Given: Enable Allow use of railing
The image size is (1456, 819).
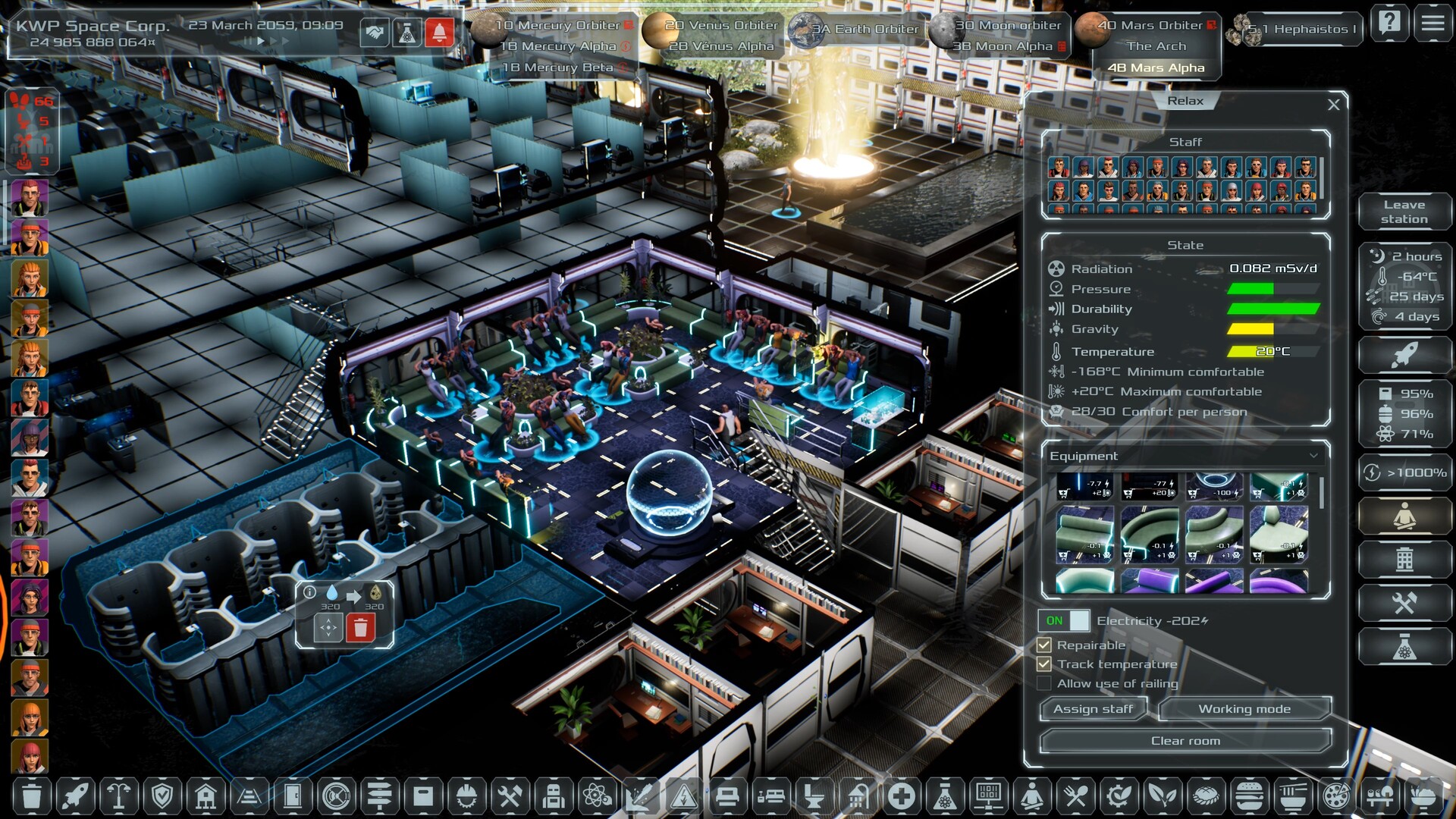Looking at the screenshot, I should click(1044, 684).
